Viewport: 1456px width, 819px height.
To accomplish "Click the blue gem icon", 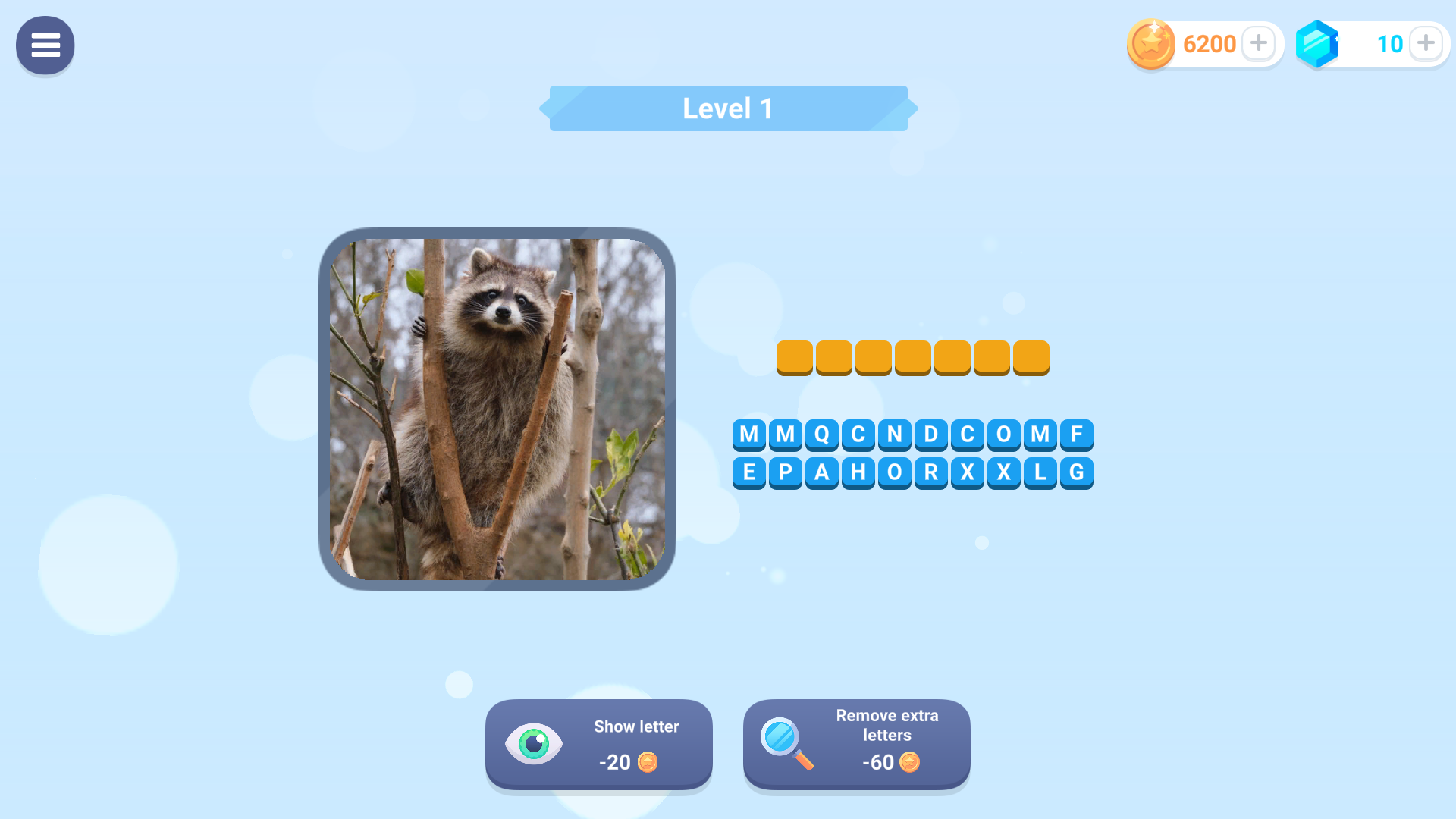I will coord(1317,43).
